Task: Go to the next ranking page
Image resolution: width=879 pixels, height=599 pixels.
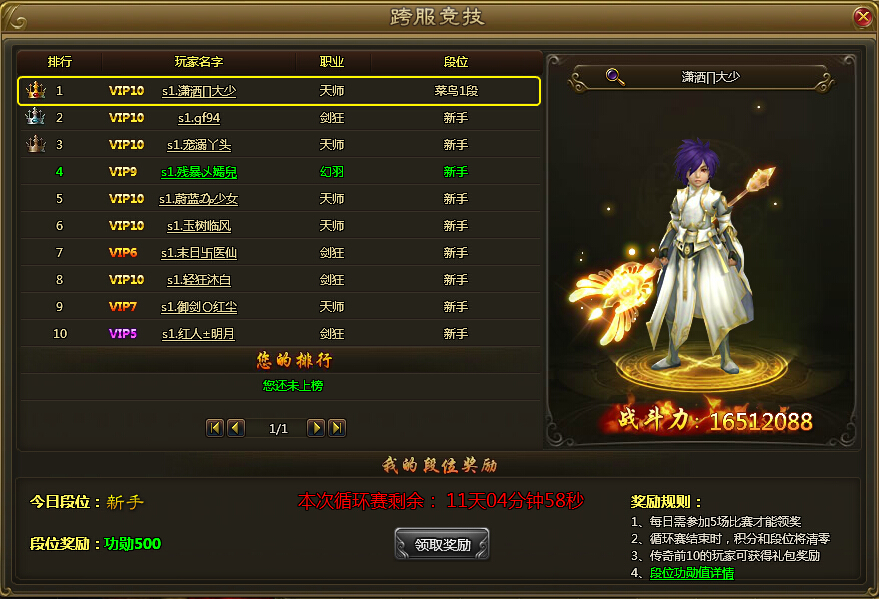Action: tap(316, 428)
